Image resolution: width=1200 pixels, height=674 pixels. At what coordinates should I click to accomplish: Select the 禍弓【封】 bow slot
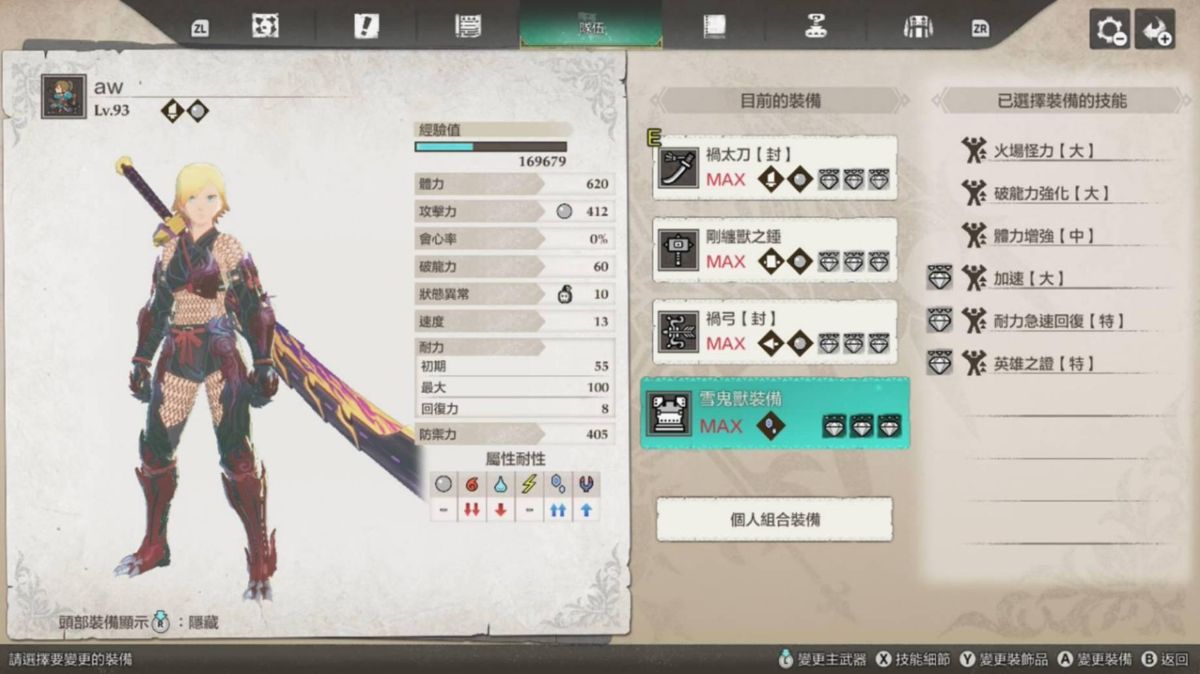click(775, 332)
